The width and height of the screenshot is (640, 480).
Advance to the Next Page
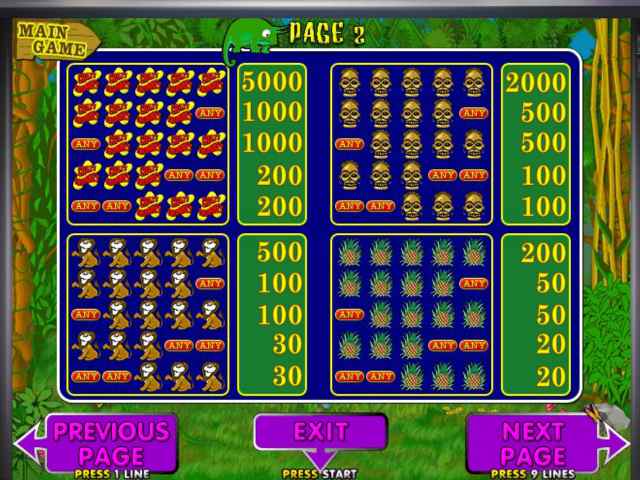pyautogui.click(x=533, y=441)
